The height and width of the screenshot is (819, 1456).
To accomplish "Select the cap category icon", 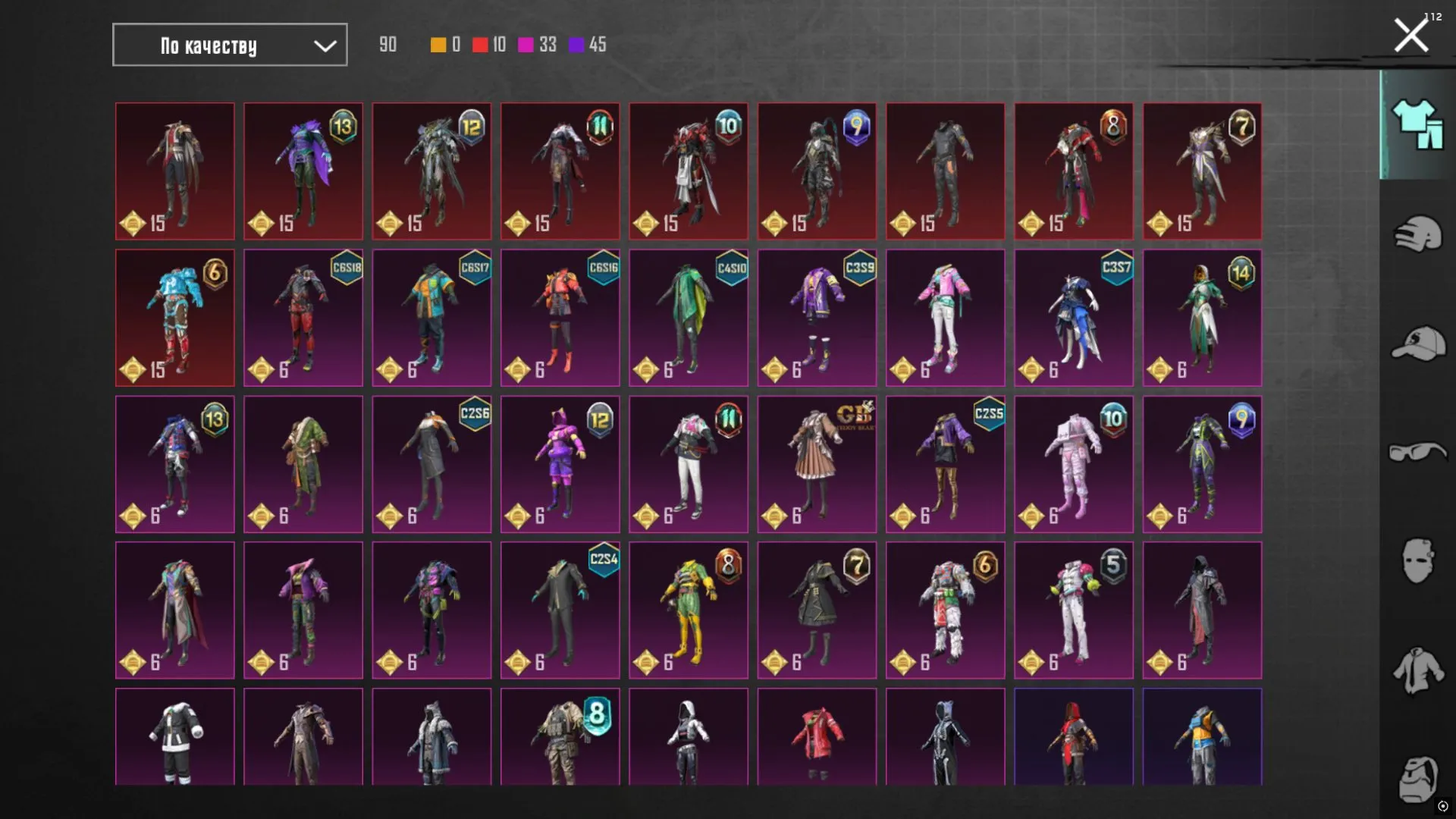I will click(x=1417, y=341).
